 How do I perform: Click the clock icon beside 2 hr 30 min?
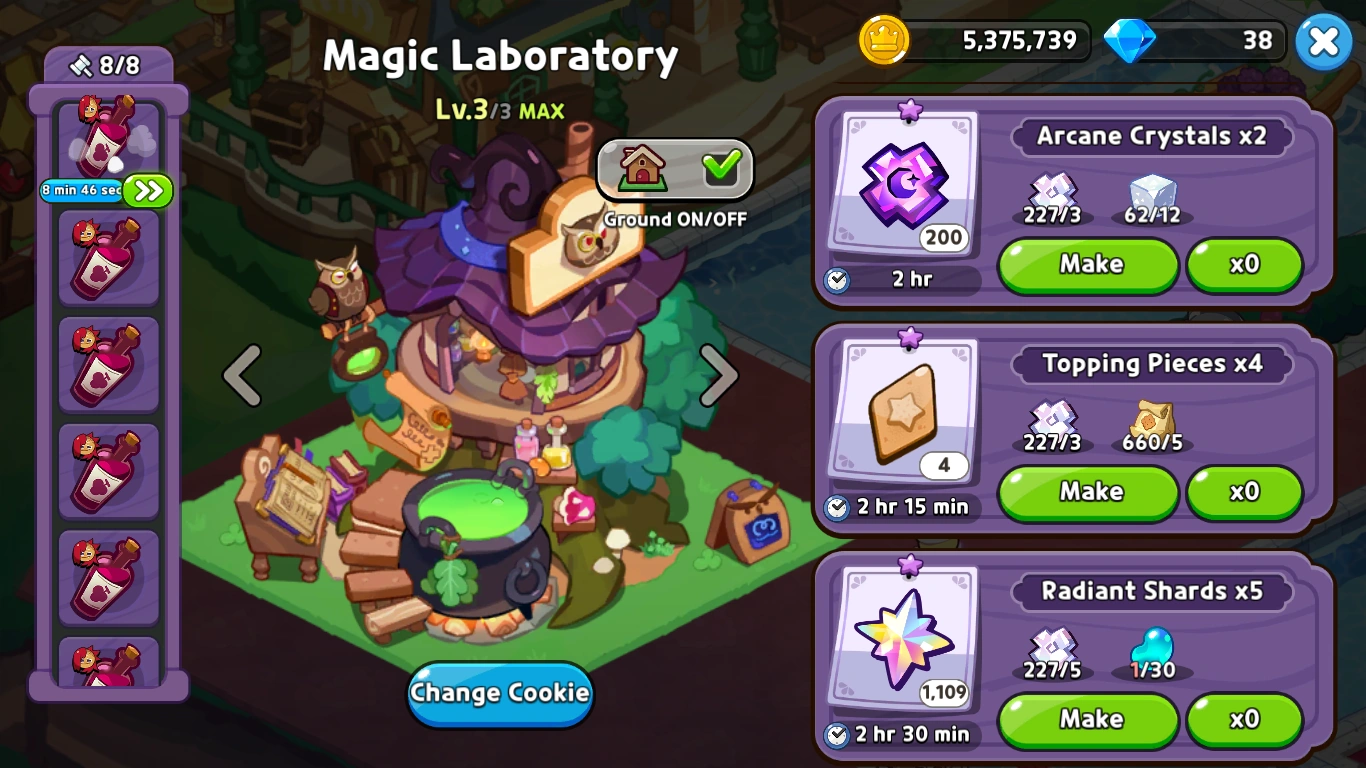click(838, 735)
